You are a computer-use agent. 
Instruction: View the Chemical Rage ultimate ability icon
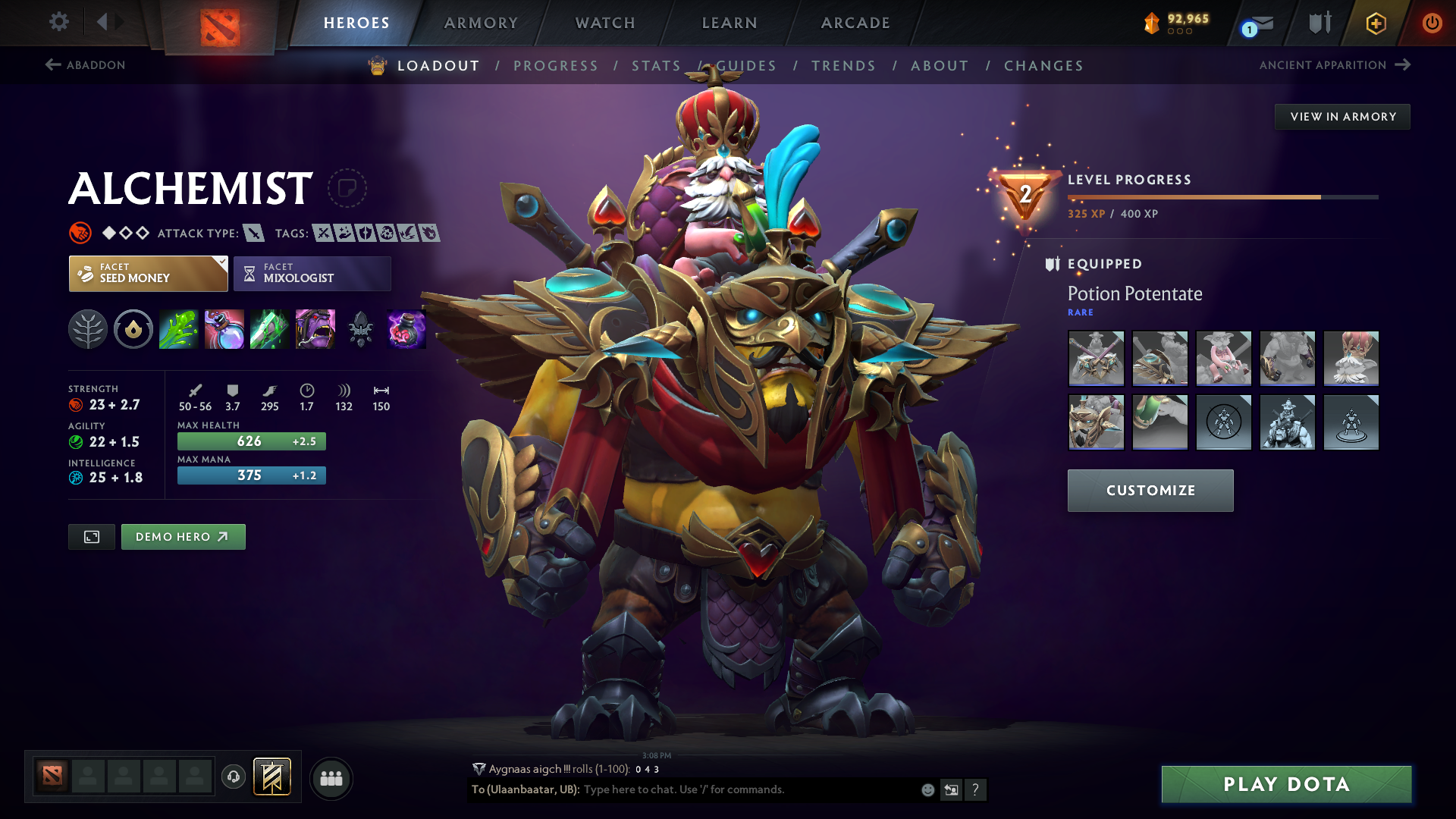coord(315,329)
